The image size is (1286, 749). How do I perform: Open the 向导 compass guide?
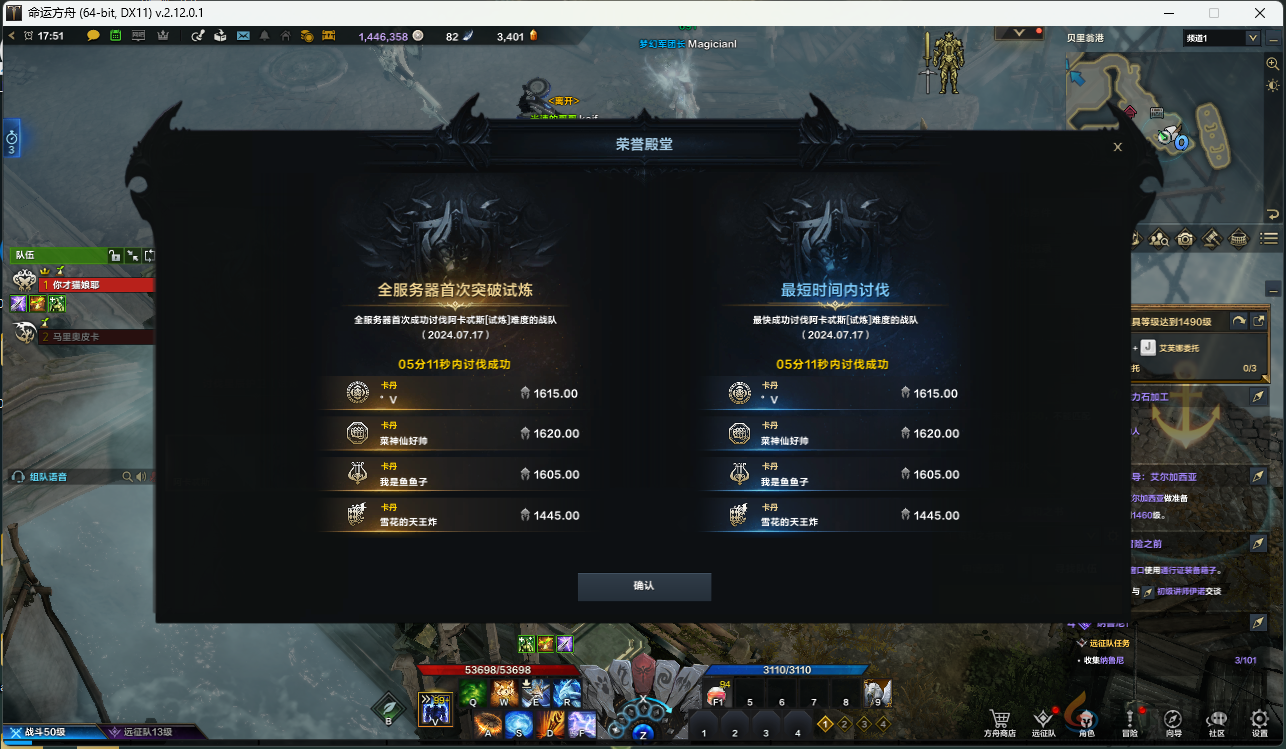[x=1173, y=717]
